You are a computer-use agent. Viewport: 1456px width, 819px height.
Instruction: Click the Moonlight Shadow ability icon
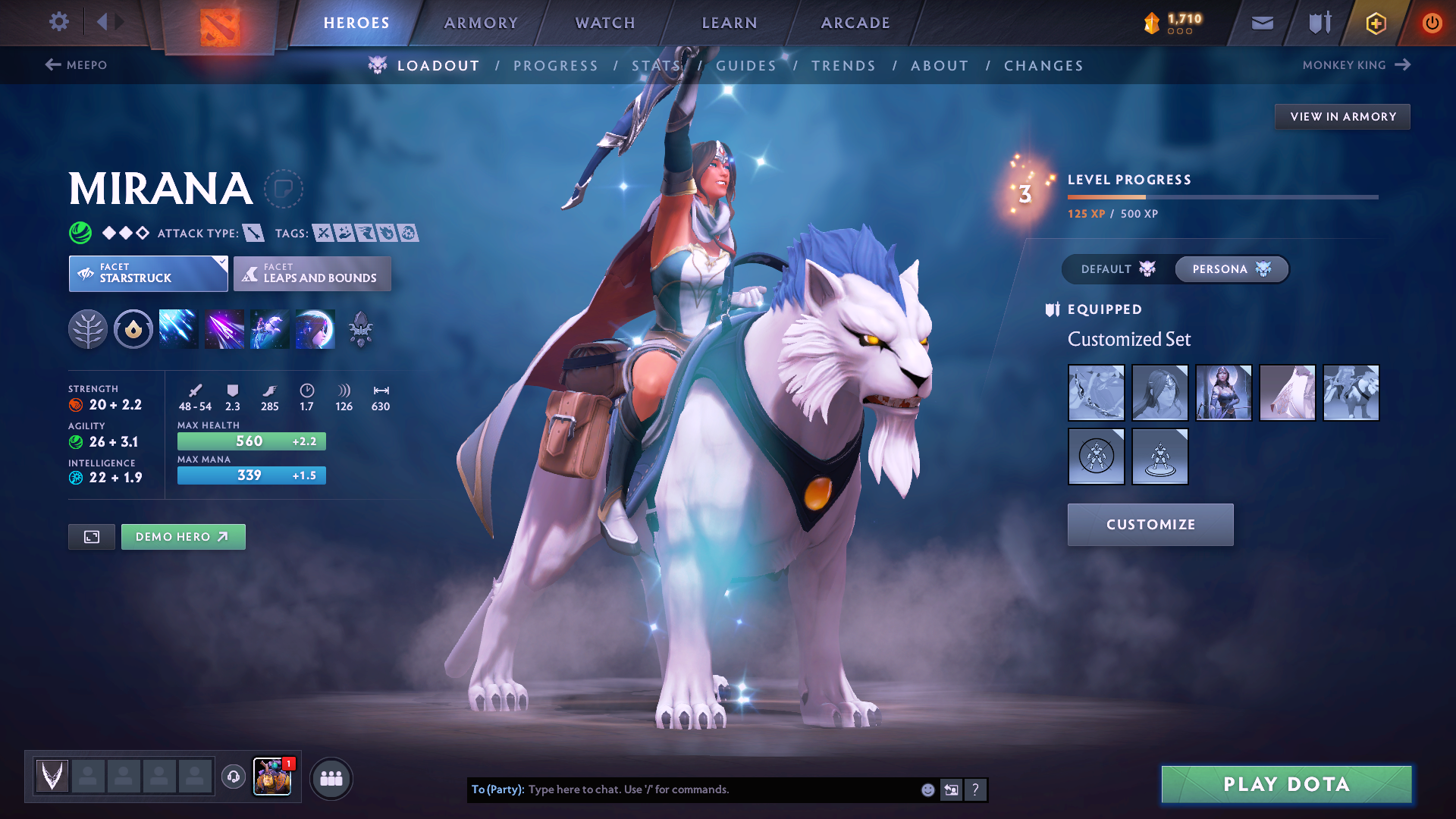click(x=315, y=328)
